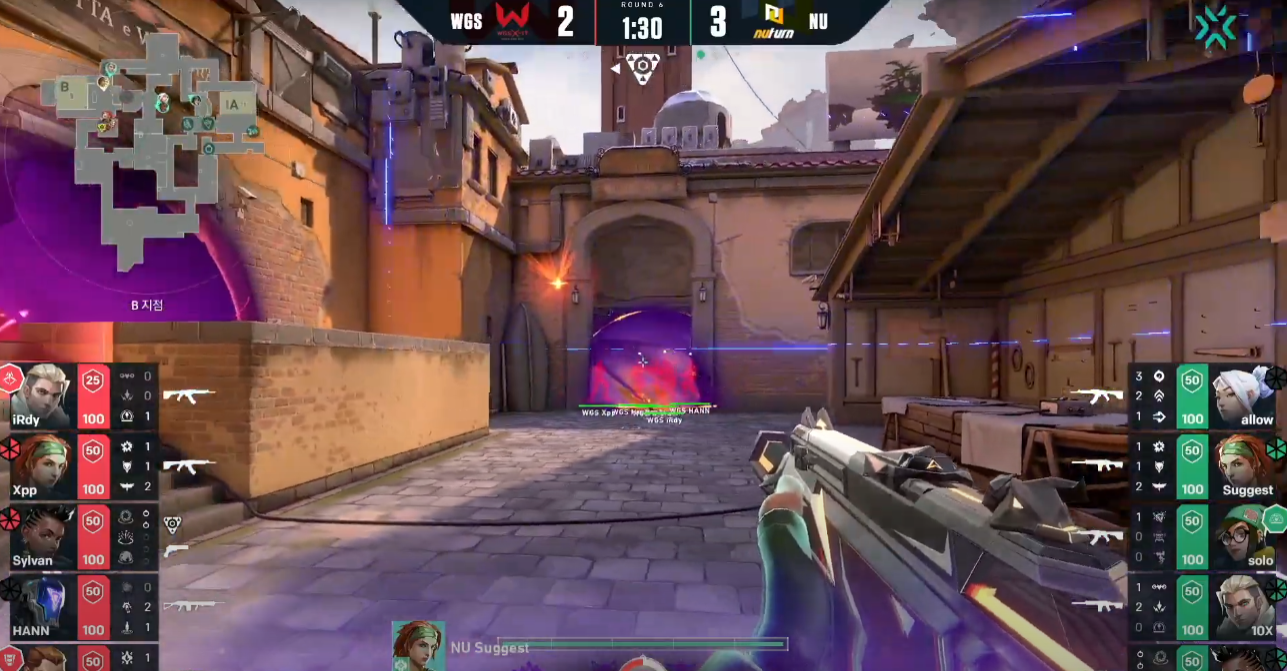The width and height of the screenshot is (1287, 671).
Task: Choose Suggest's card in the right team list
Action: (1205, 466)
